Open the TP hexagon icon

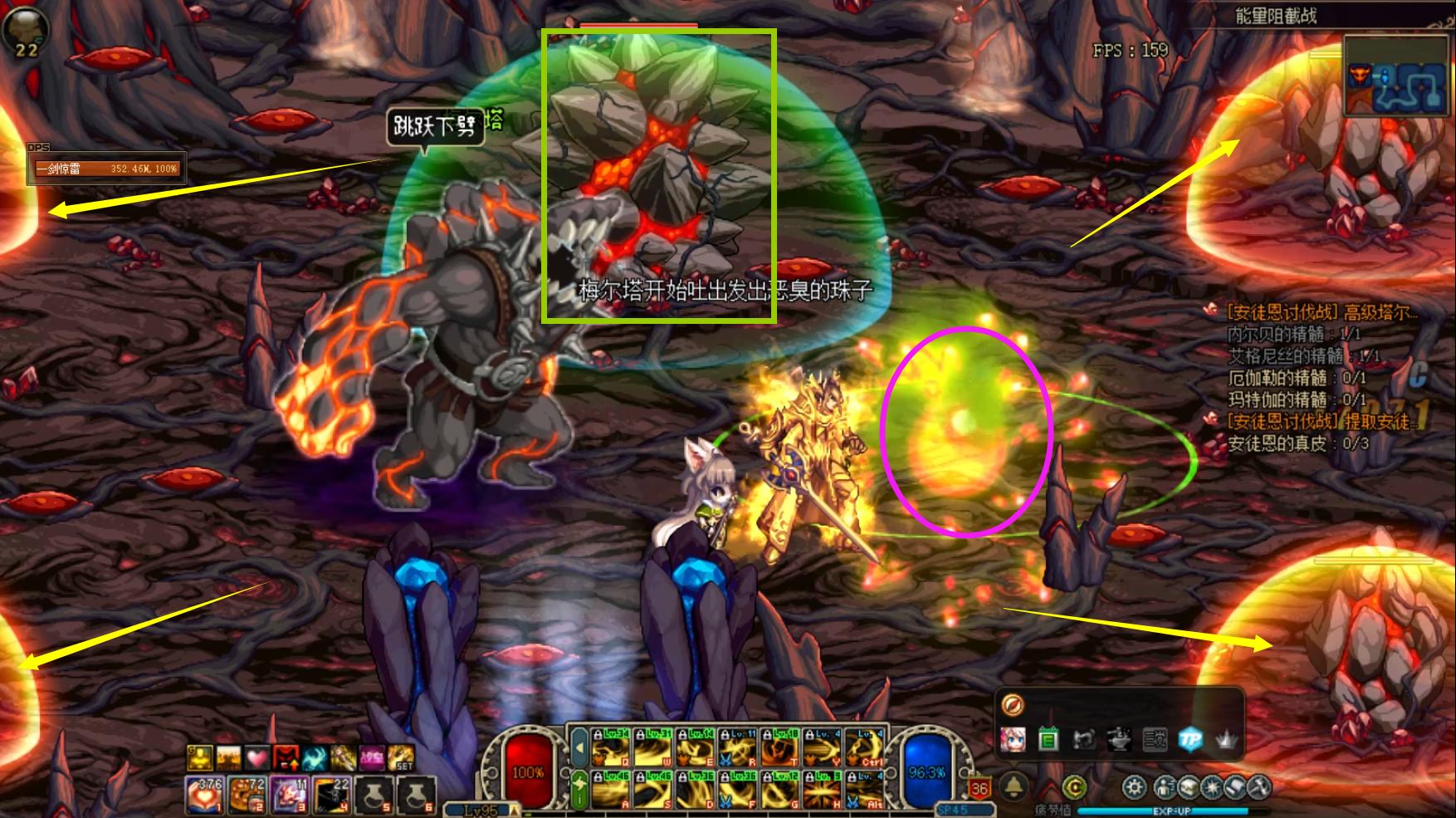[x=1190, y=738]
